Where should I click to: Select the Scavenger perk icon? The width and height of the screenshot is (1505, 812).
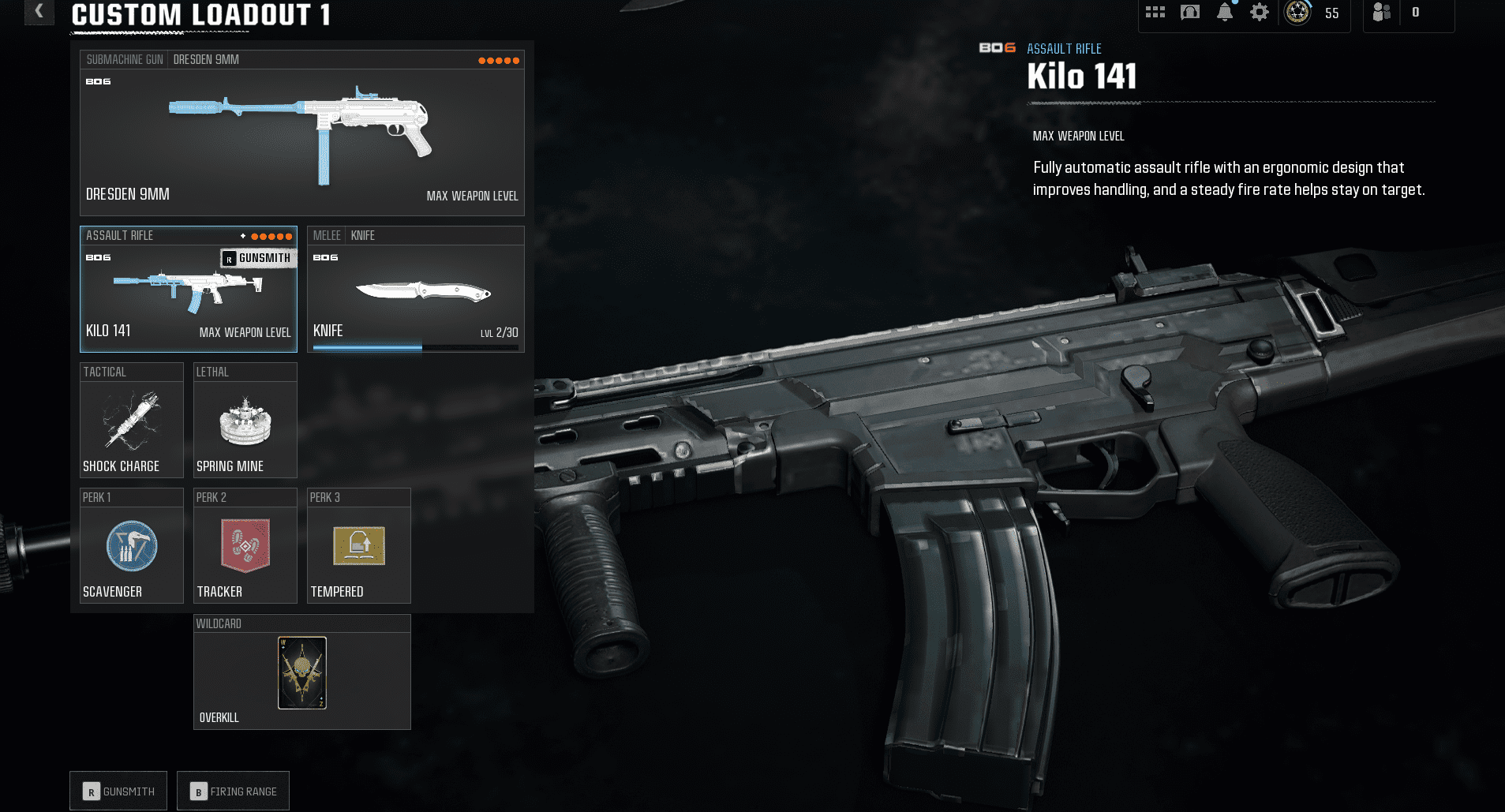[x=131, y=545]
